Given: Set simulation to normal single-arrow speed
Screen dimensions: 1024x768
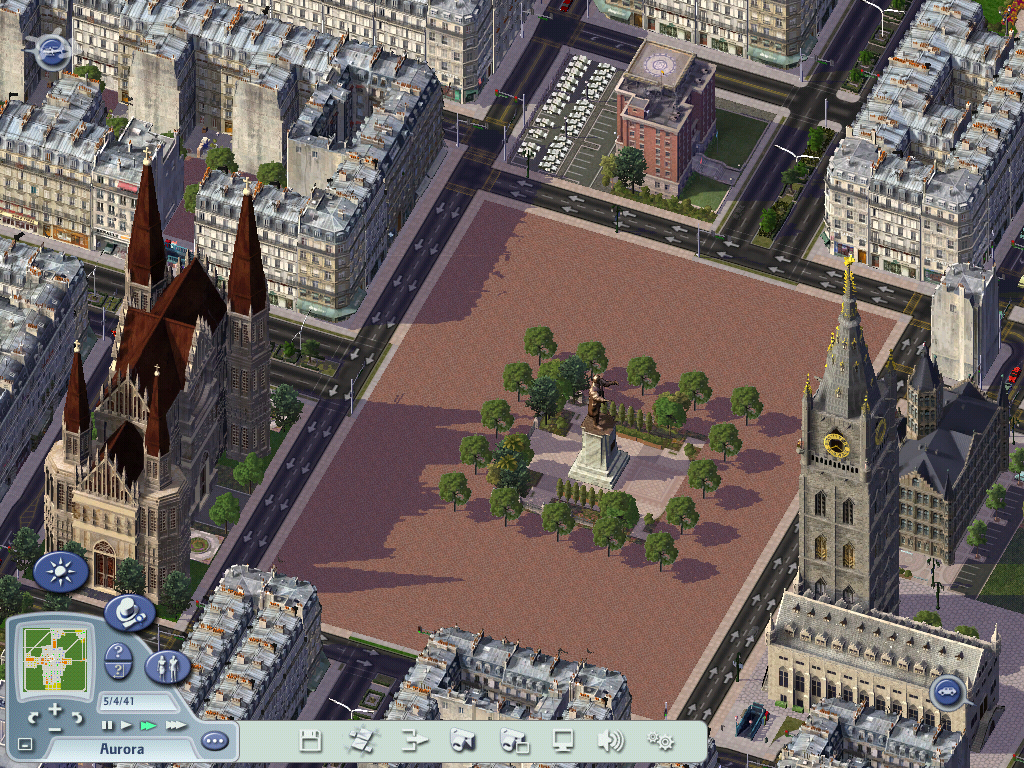Looking at the screenshot, I should [x=126, y=725].
